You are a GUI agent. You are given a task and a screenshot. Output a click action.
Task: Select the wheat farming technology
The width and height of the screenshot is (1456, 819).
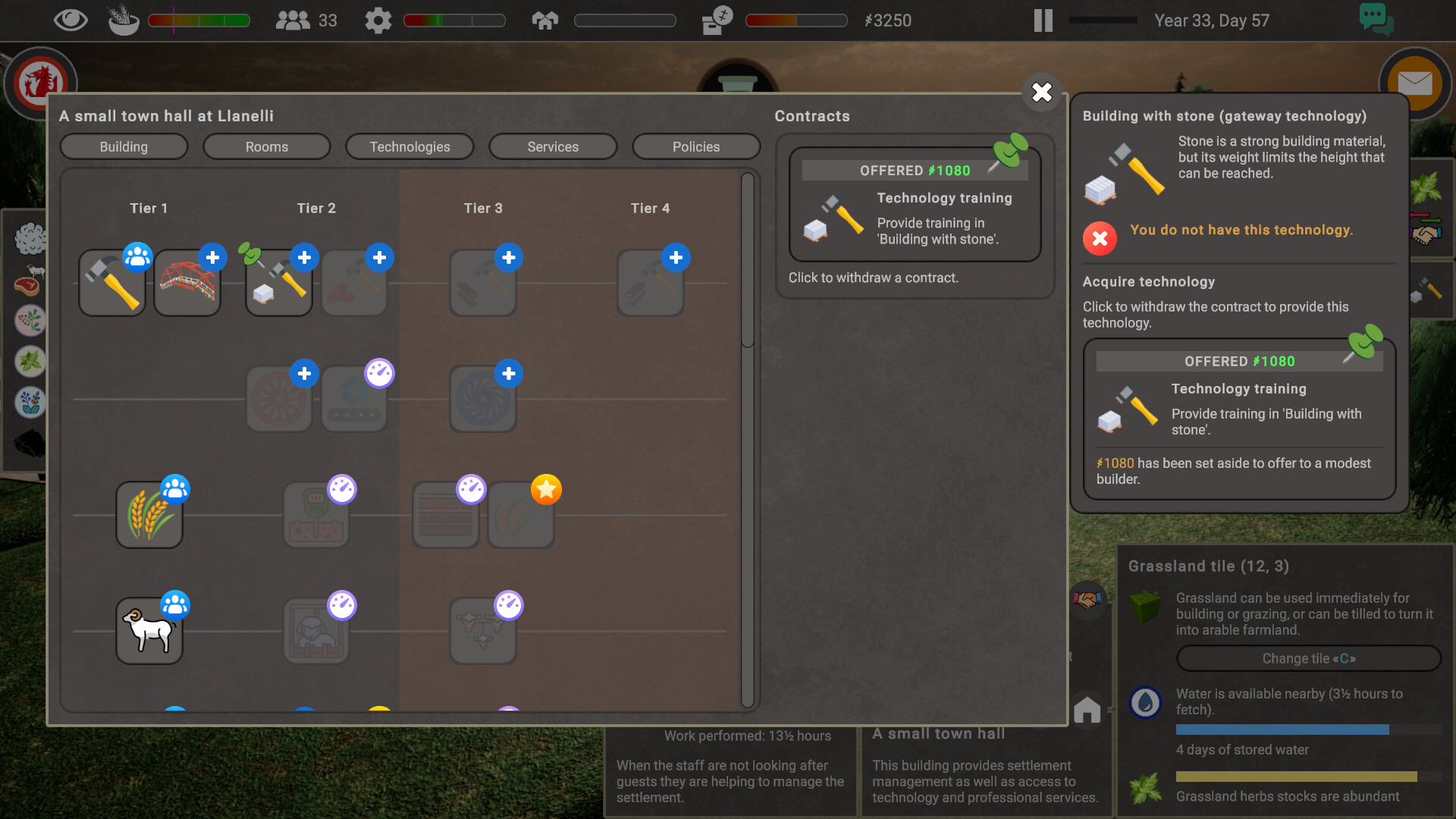tap(149, 513)
